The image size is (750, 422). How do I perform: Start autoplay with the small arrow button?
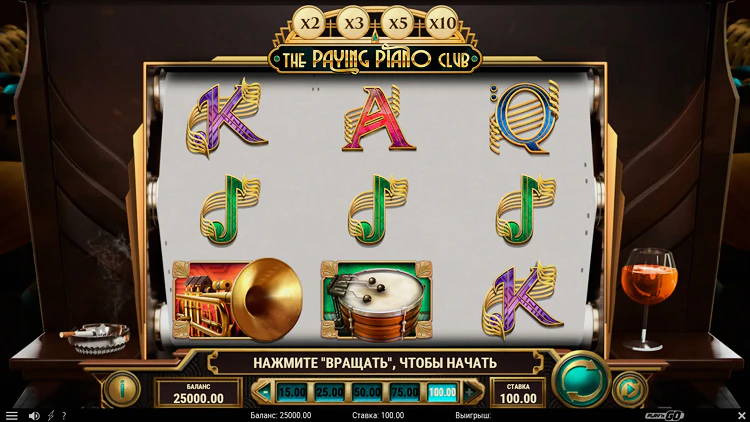click(x=629, y=387)
